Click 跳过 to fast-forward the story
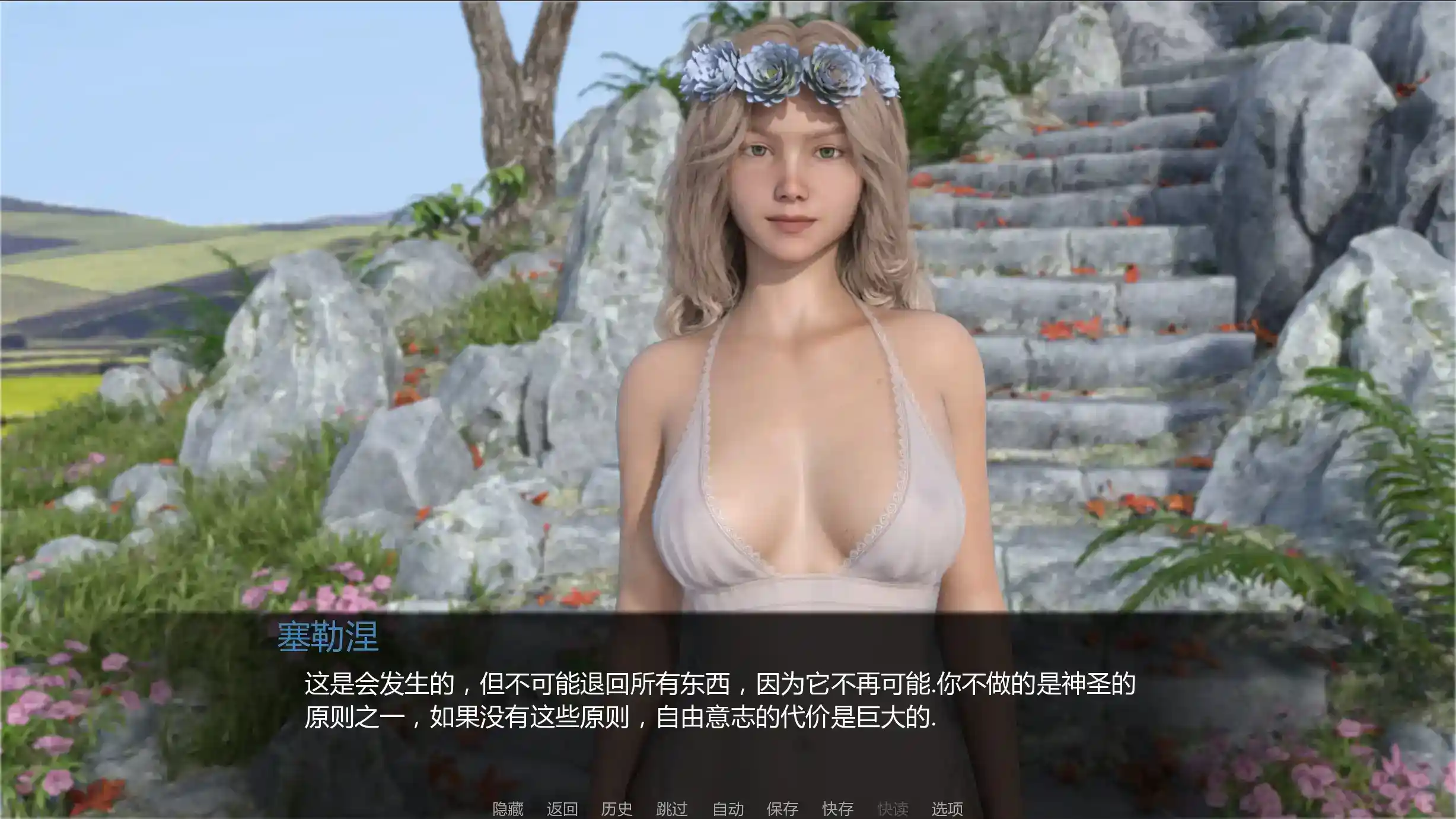The height and width of the screenshot is (819, 1456). 671,808
